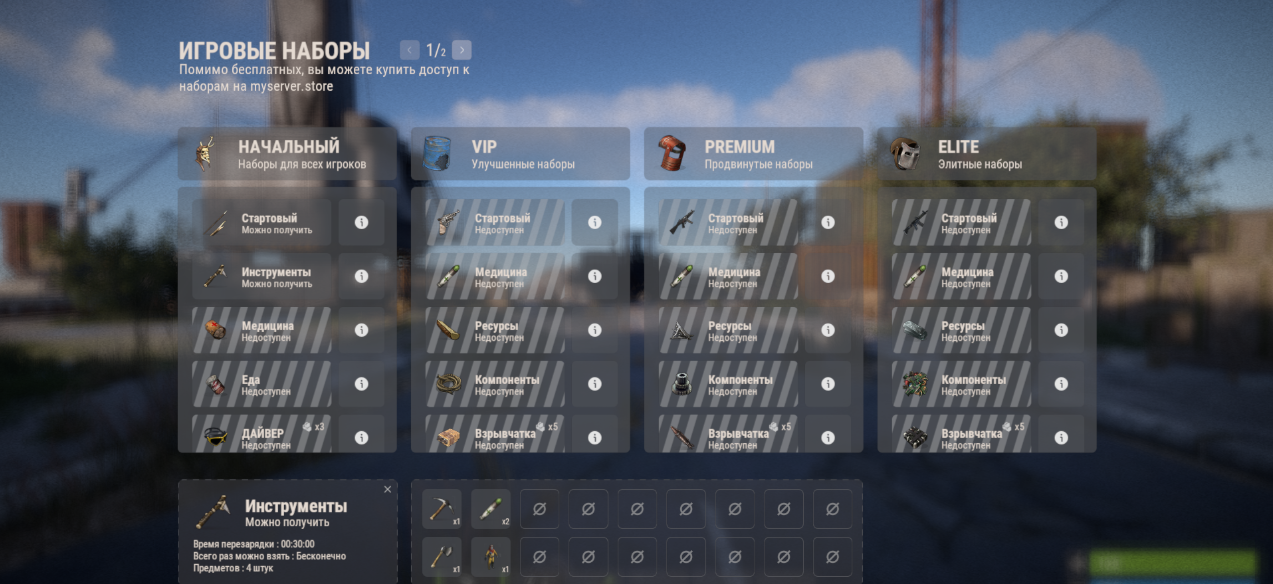Pick the VIP Стартовый kit
Image resolution: width=1273 pixels, height=584 pixels.
pyautogui.click(x=495, y=223)
